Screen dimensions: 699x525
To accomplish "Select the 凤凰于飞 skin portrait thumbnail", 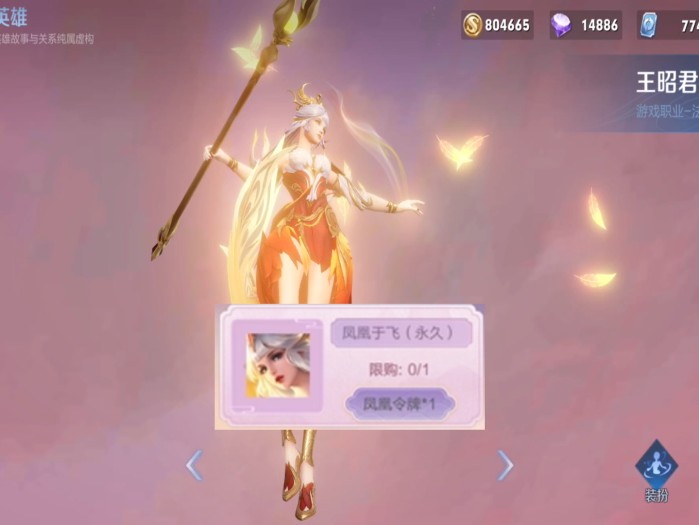I will click(x=278, y=365).
